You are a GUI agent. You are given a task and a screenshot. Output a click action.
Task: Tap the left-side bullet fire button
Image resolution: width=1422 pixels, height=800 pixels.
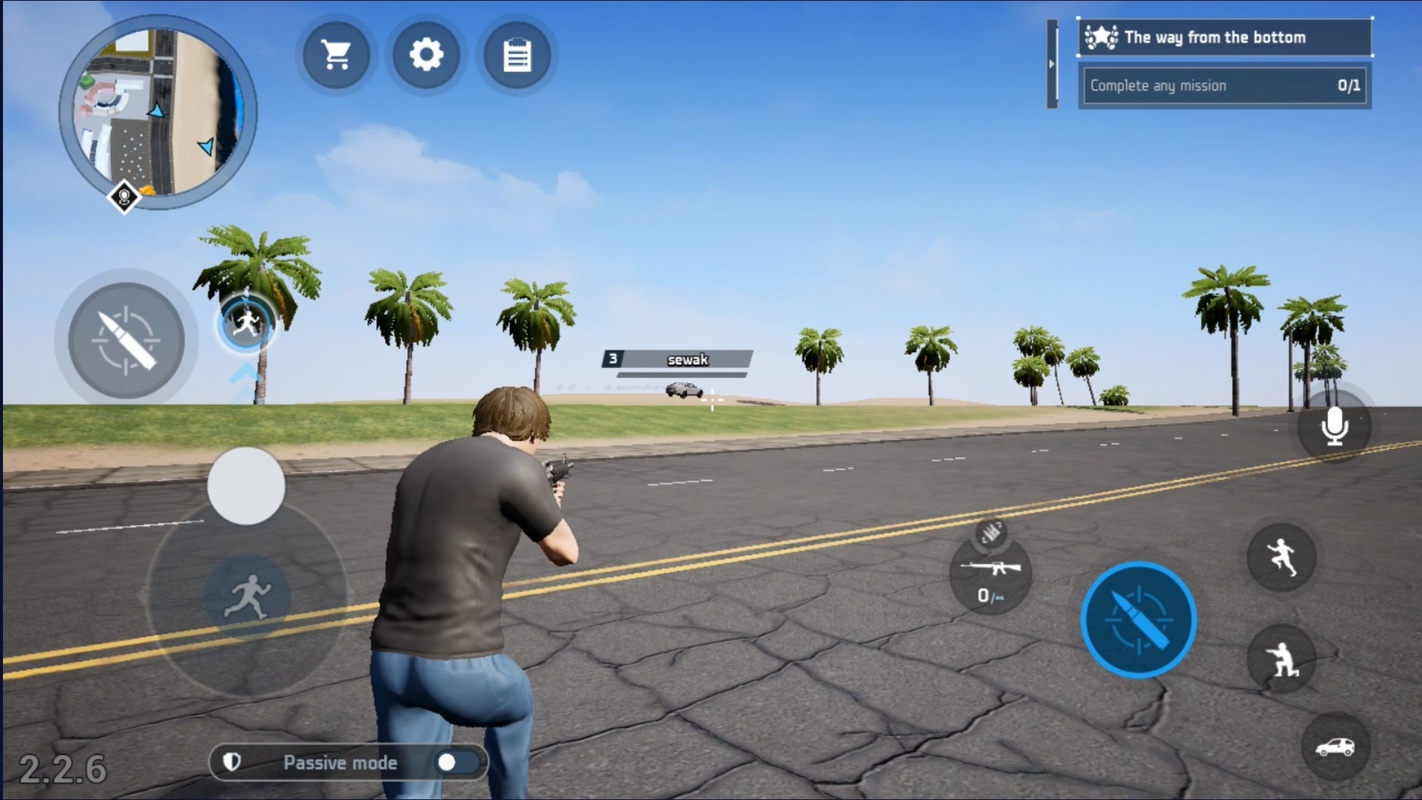tap(126, 340)
